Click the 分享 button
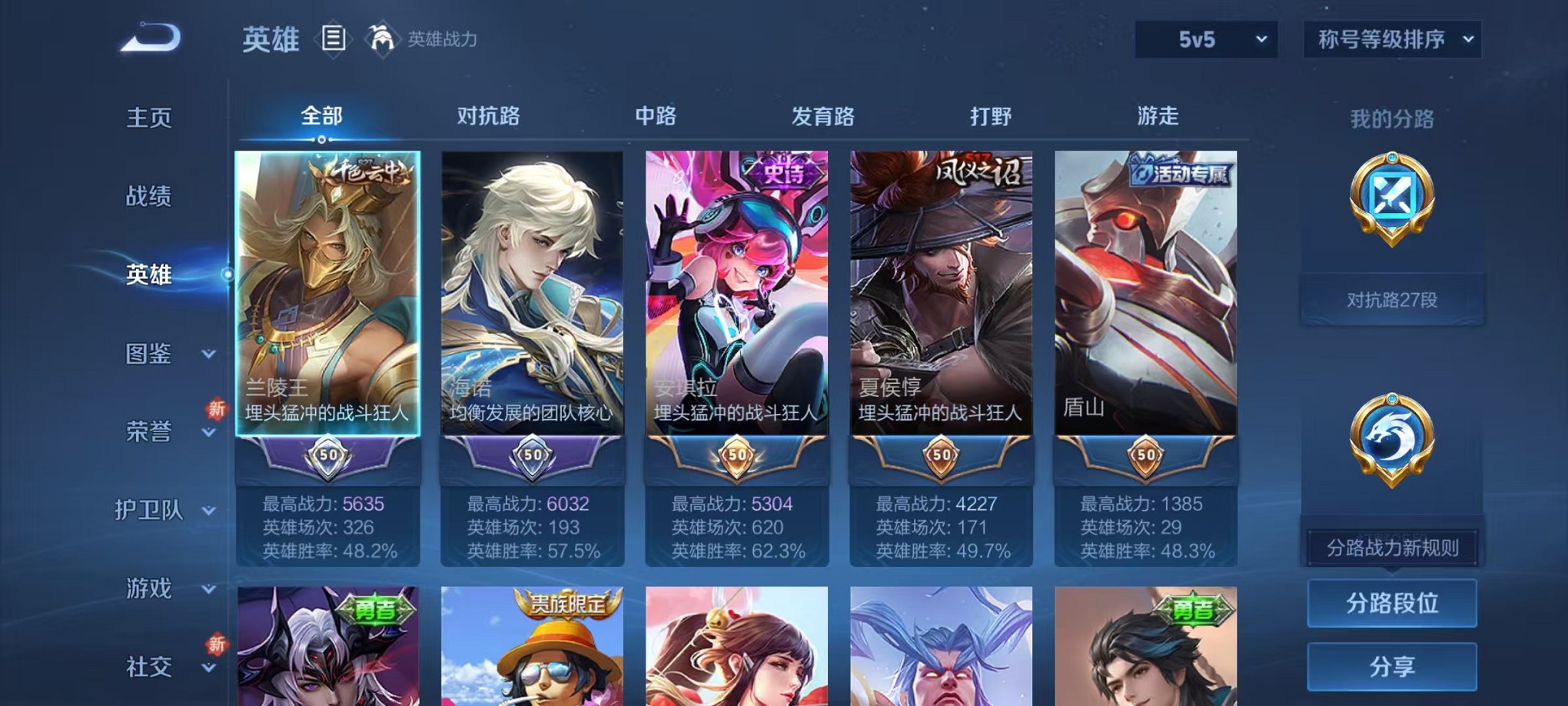This screenshot has width=1568, height=706. (1392, 664)
